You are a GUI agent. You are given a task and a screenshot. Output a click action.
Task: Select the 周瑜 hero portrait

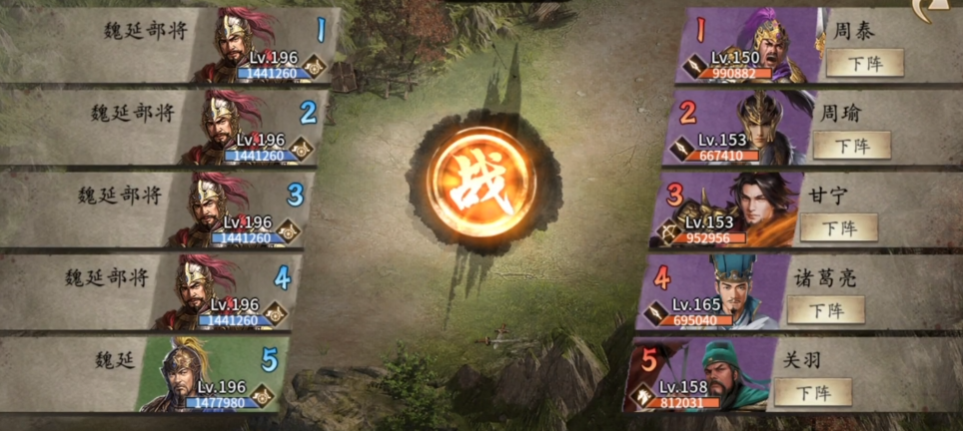click(765, 128)
